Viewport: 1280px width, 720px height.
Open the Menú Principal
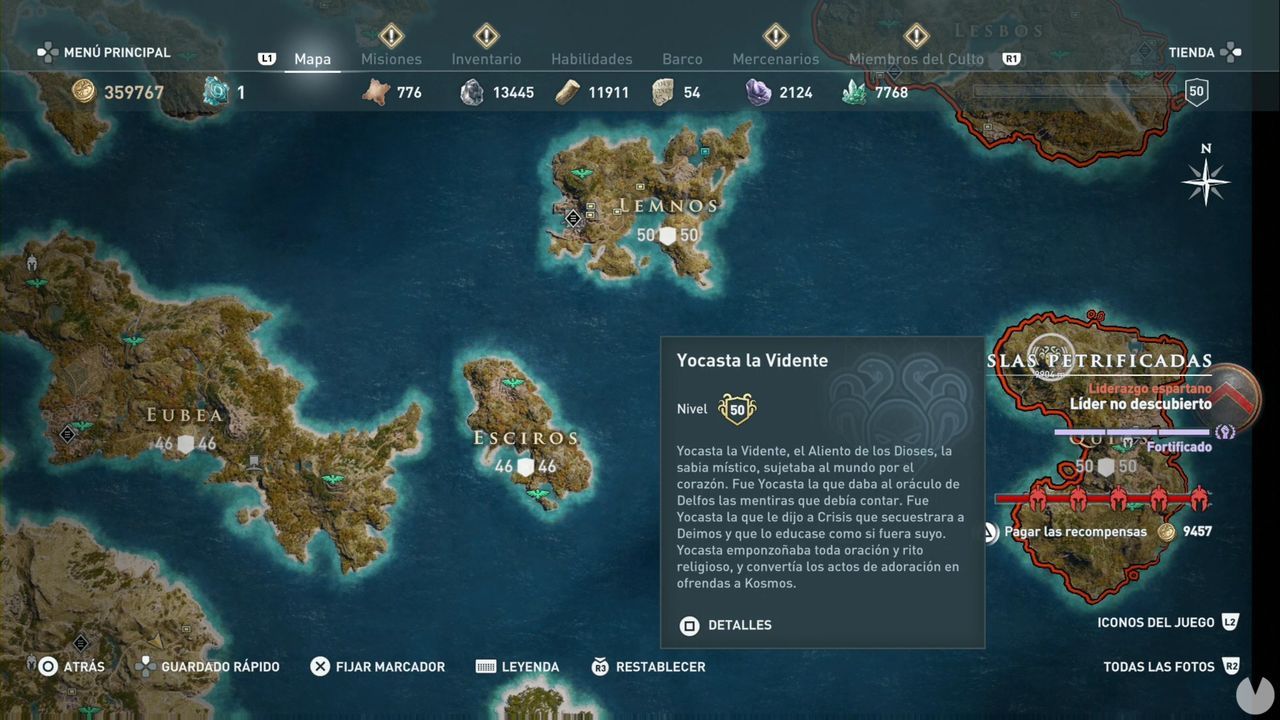(116, 52)
